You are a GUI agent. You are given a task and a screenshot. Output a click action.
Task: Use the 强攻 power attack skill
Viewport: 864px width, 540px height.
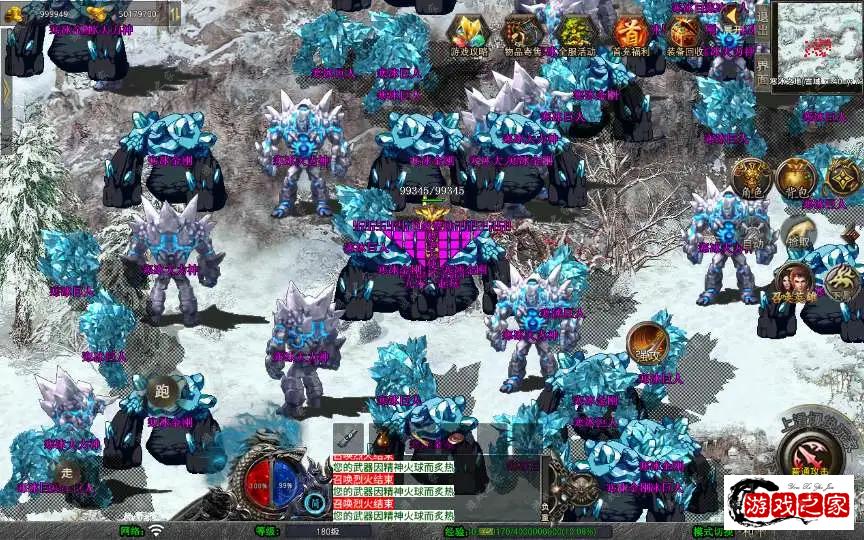coord(647,345)
